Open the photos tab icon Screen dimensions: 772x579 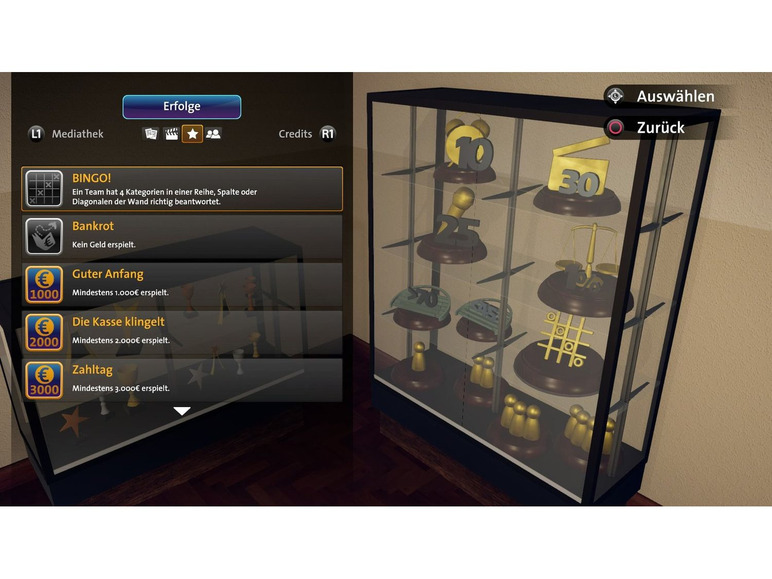(151, 133)
